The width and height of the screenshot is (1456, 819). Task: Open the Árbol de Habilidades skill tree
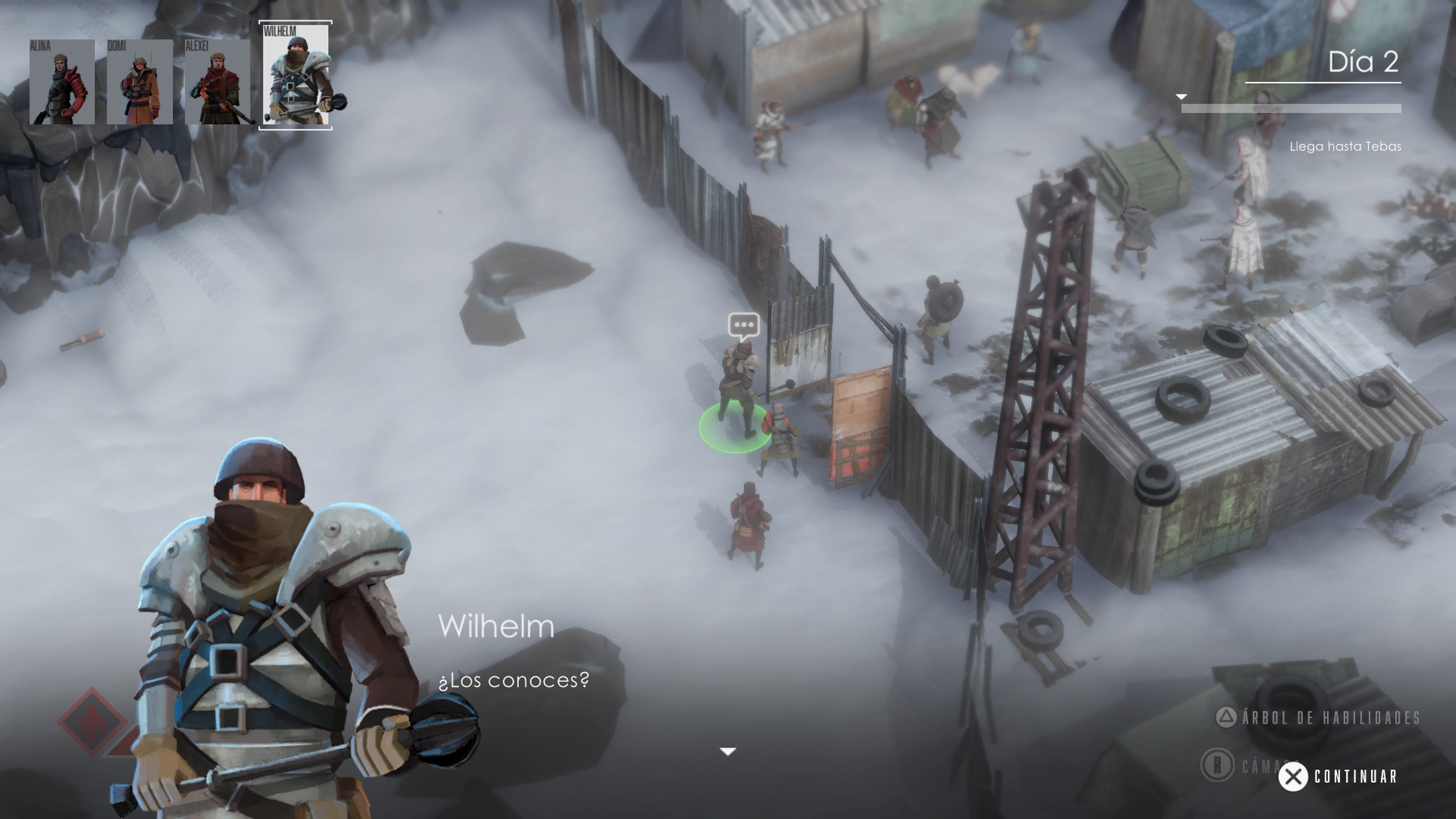1318,718
